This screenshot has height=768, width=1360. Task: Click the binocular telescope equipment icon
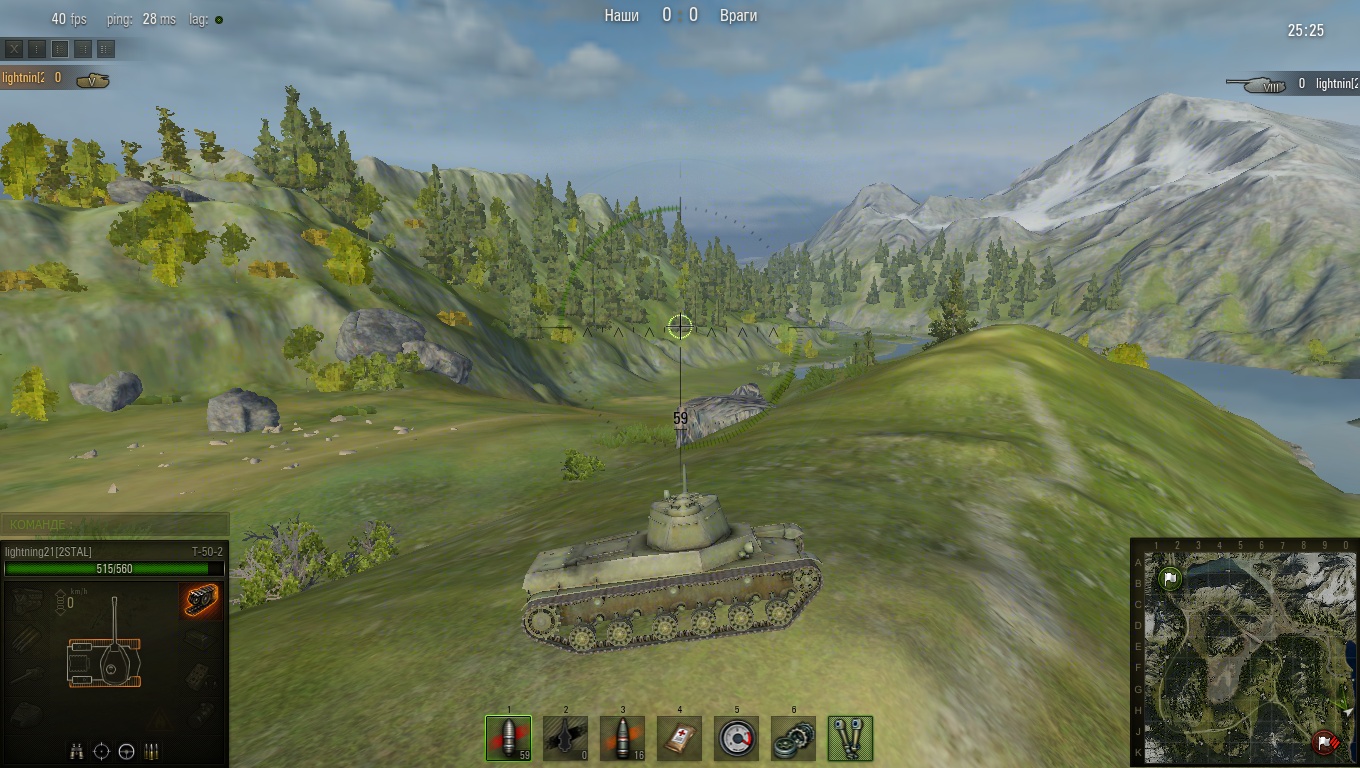851,738
